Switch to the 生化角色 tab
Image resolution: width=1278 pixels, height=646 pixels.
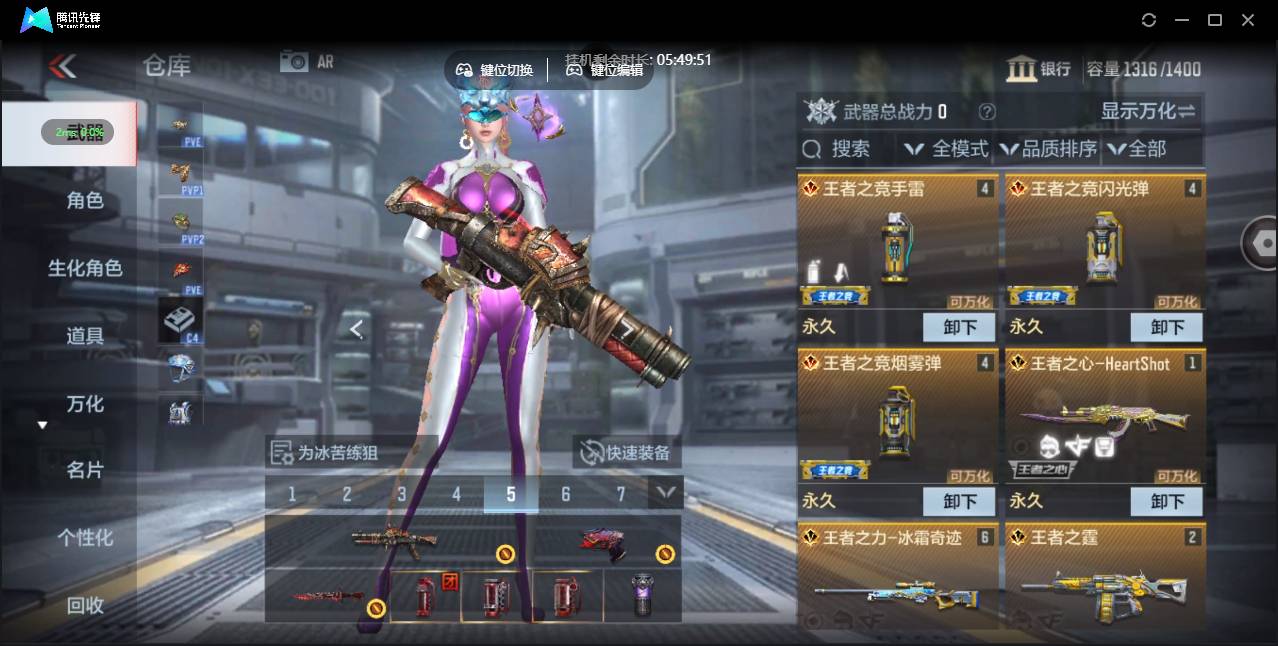pos(85,268)
